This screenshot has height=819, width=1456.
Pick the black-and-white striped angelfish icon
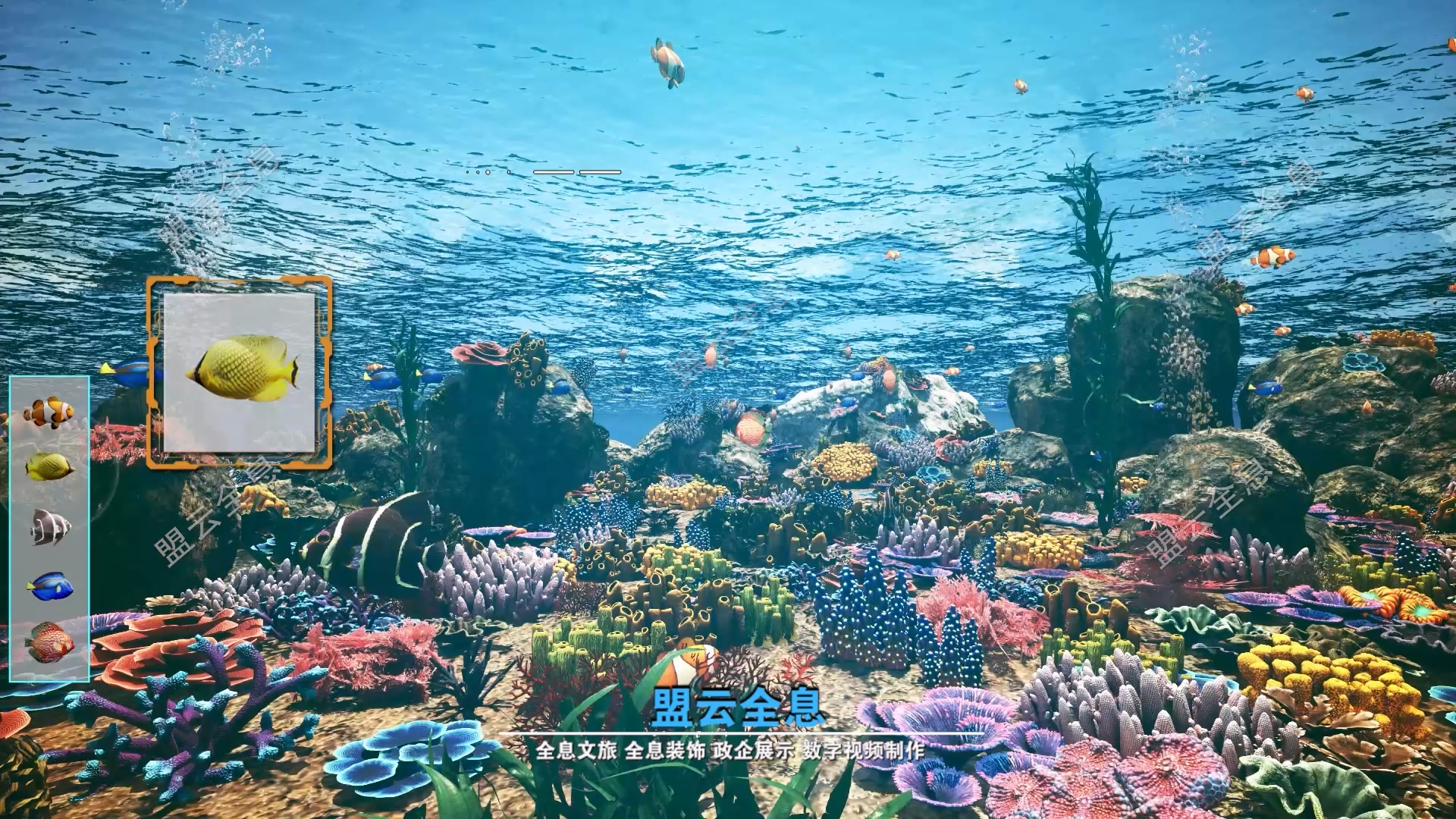click(50, 527)
